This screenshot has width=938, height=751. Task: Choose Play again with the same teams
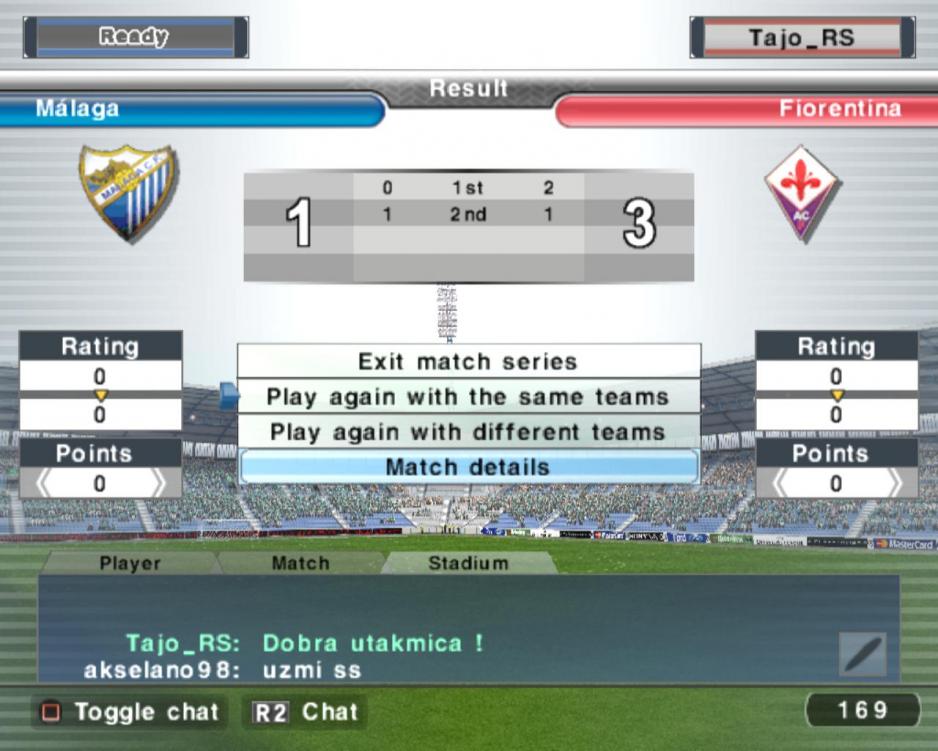468,397
